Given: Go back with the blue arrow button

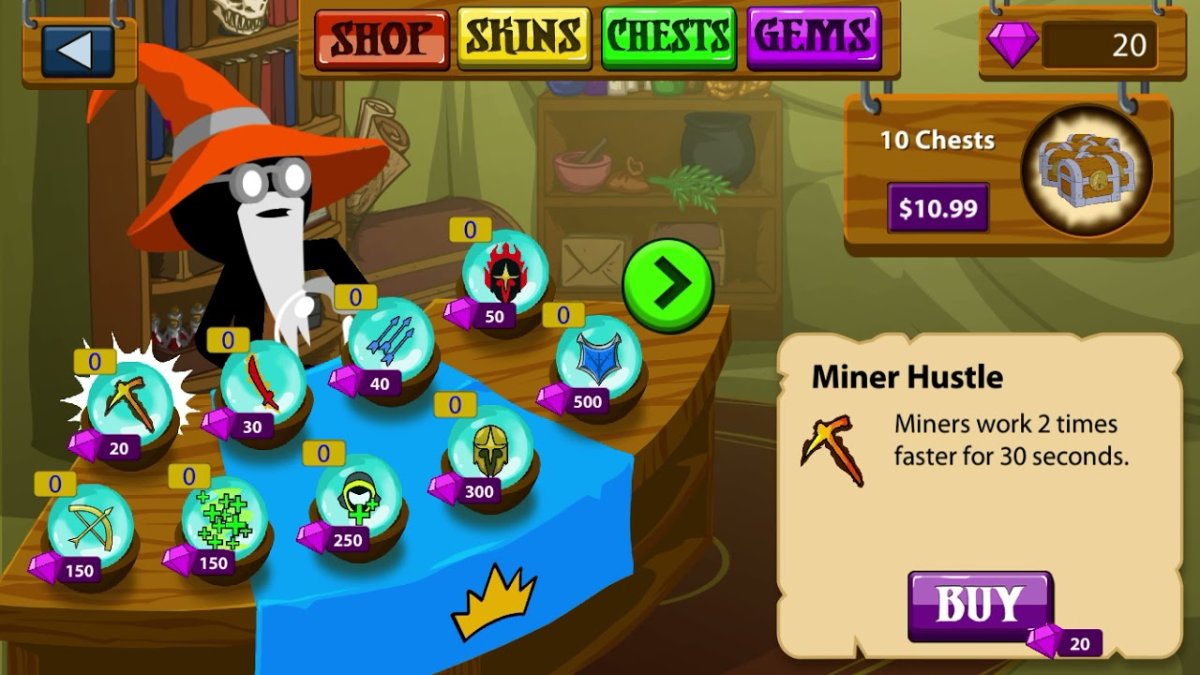Looking at the screenshot, I should coord(77,51).
